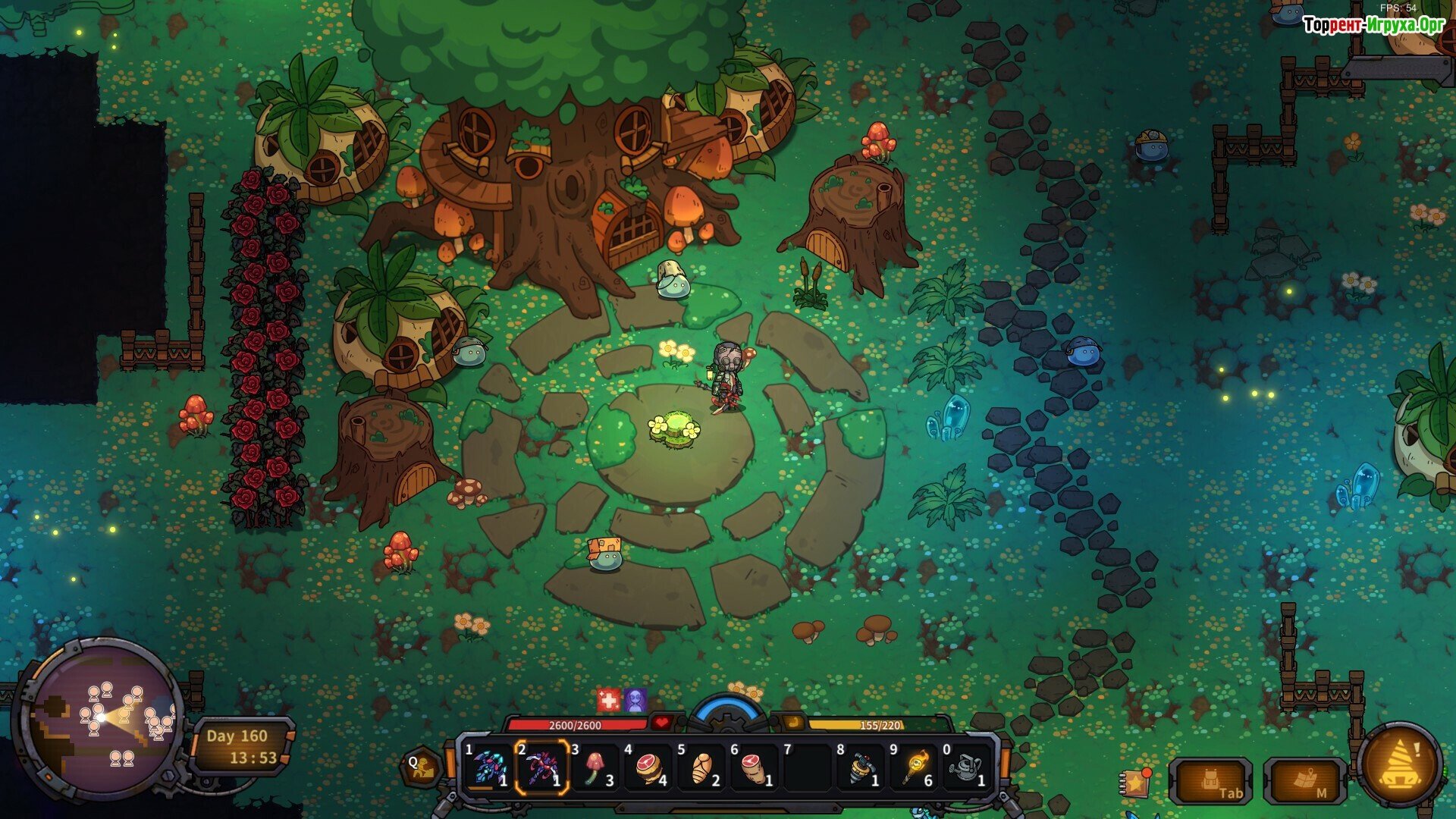Select the raw meat chunk in slot 6
The height and width of the screenshot is (819, 1456).
[755, 767]
